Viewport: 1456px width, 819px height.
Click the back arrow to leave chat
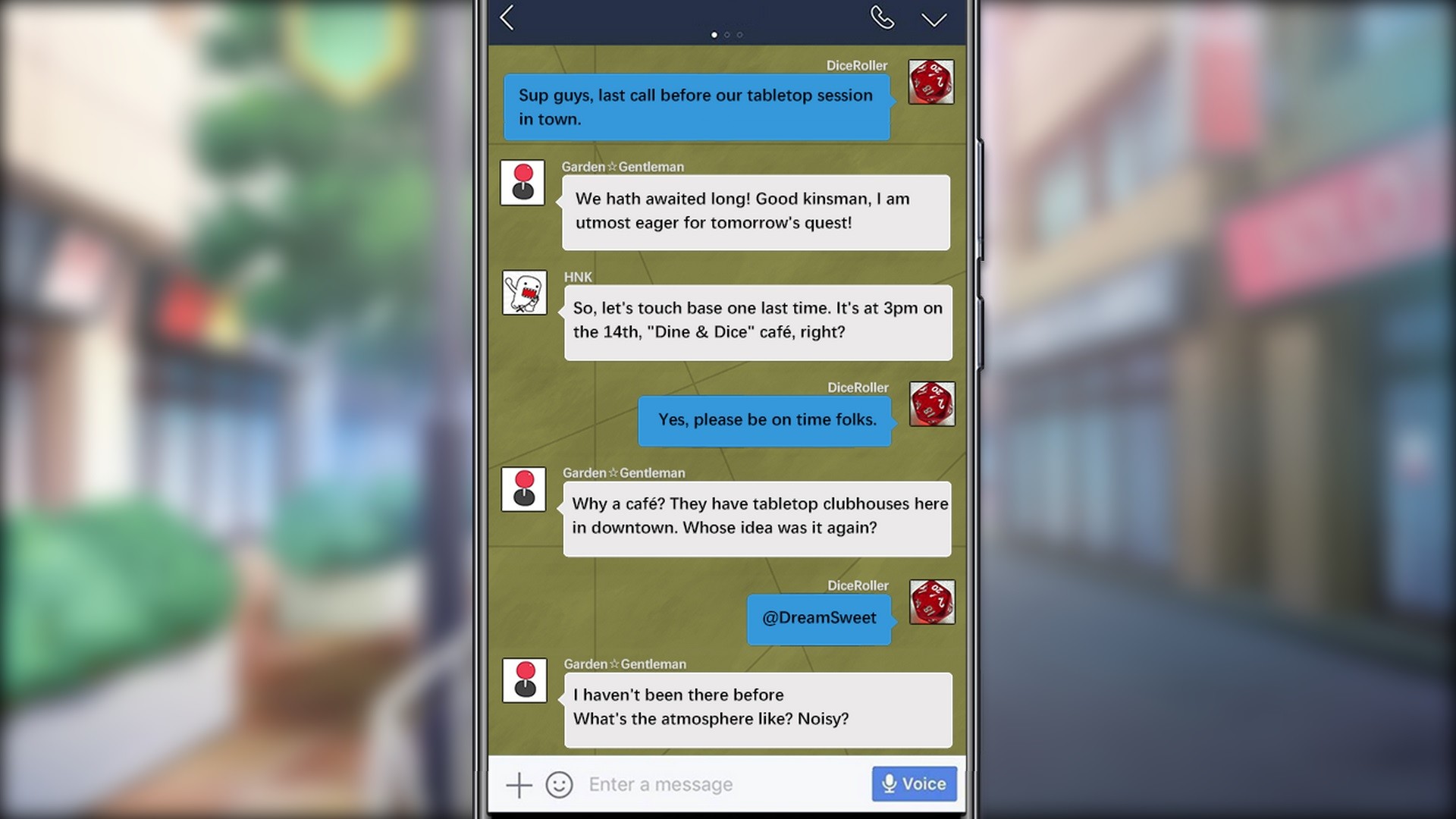(508, 19)
